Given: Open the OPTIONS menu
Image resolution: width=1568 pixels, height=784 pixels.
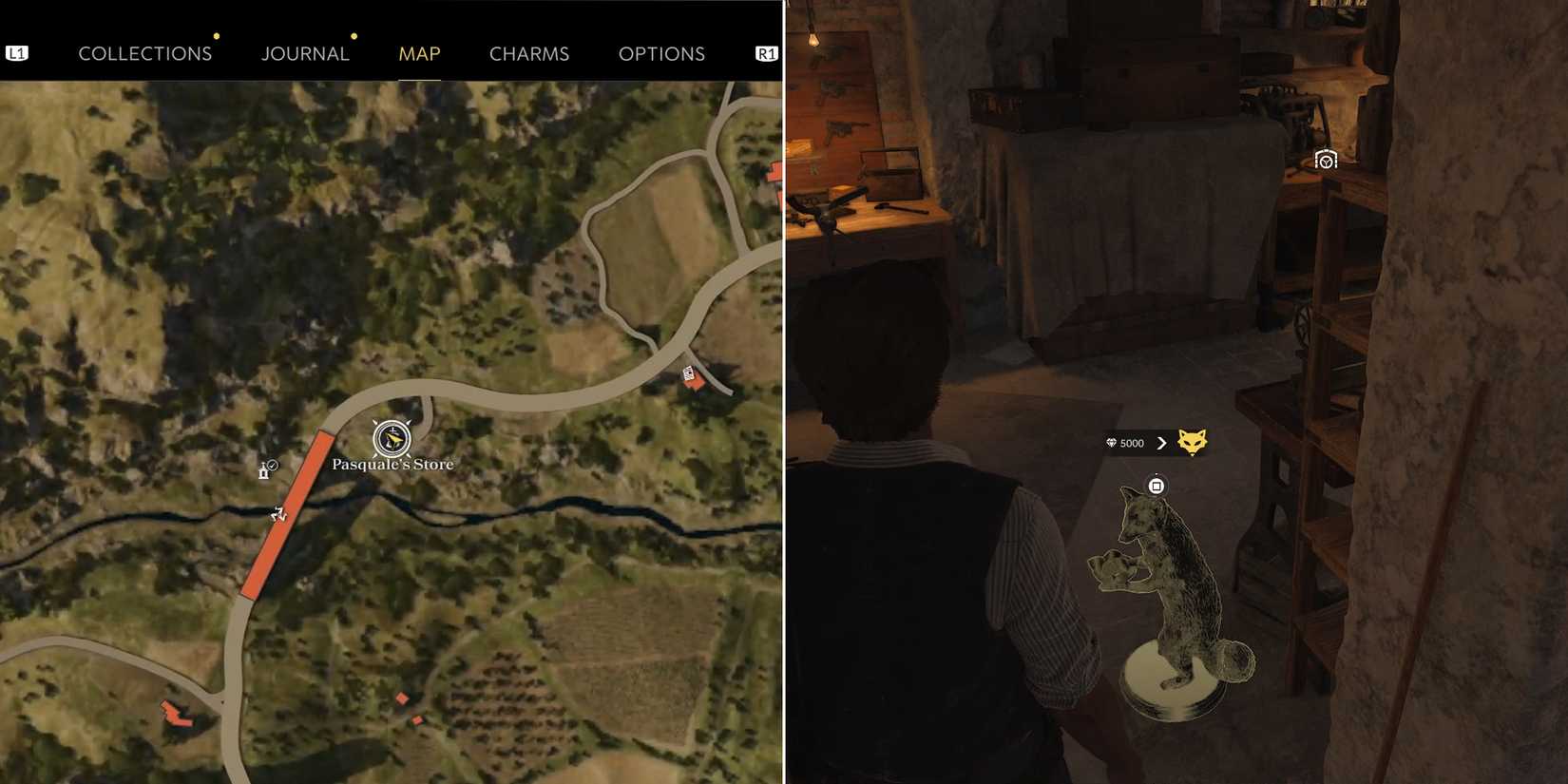Looking at the screenshot, I should tap(661, 53).
